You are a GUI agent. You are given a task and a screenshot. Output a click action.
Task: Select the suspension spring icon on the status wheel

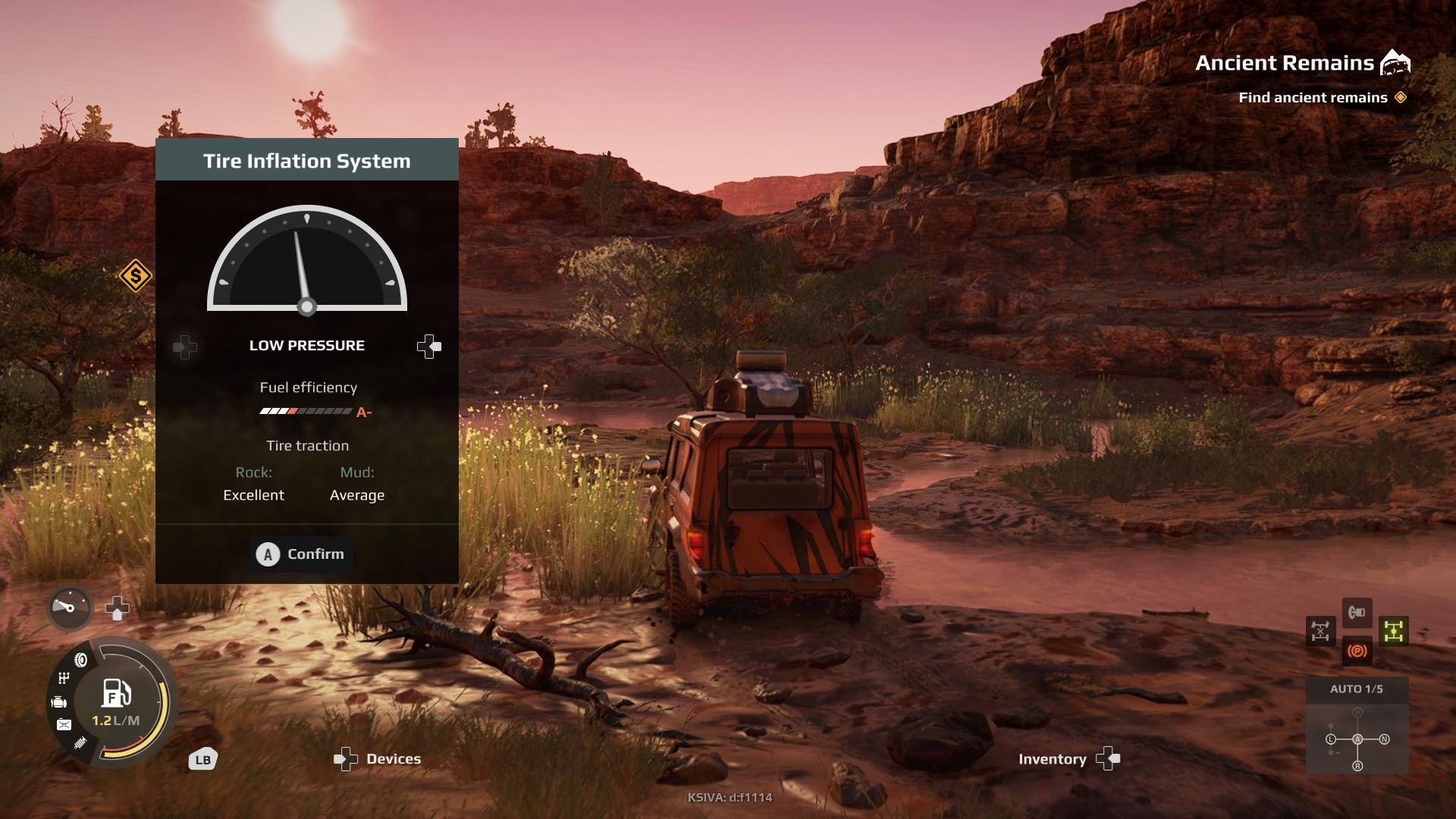pos(79,742)
